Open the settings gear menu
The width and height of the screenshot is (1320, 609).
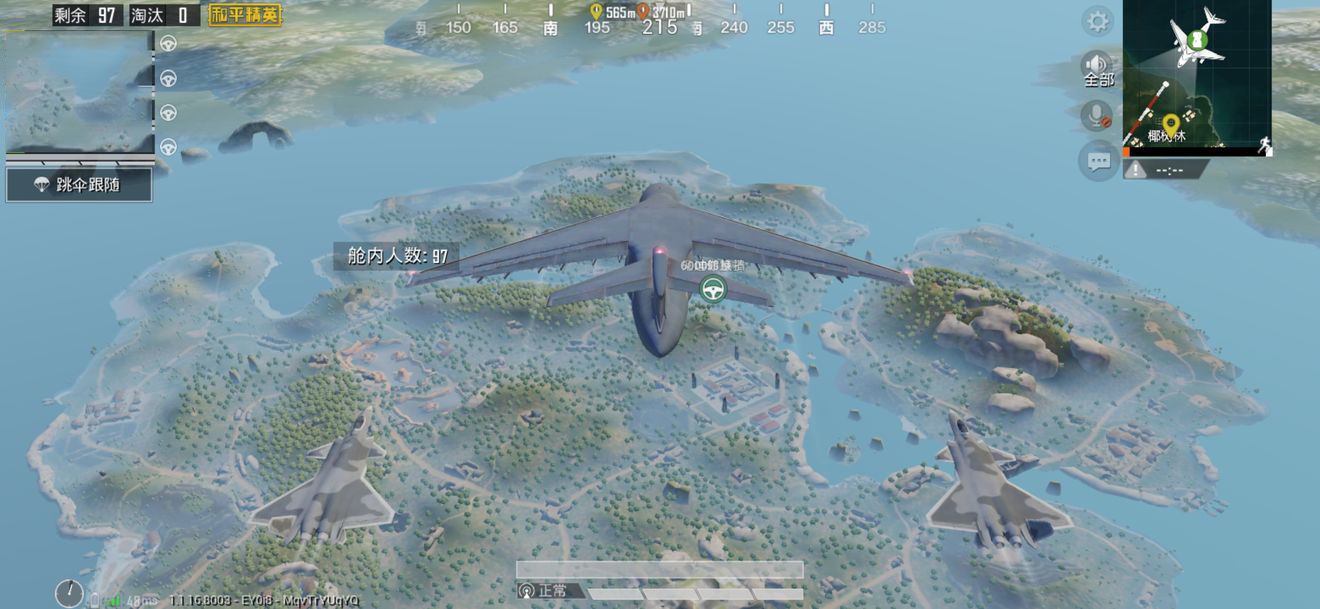click(1098, 21)
